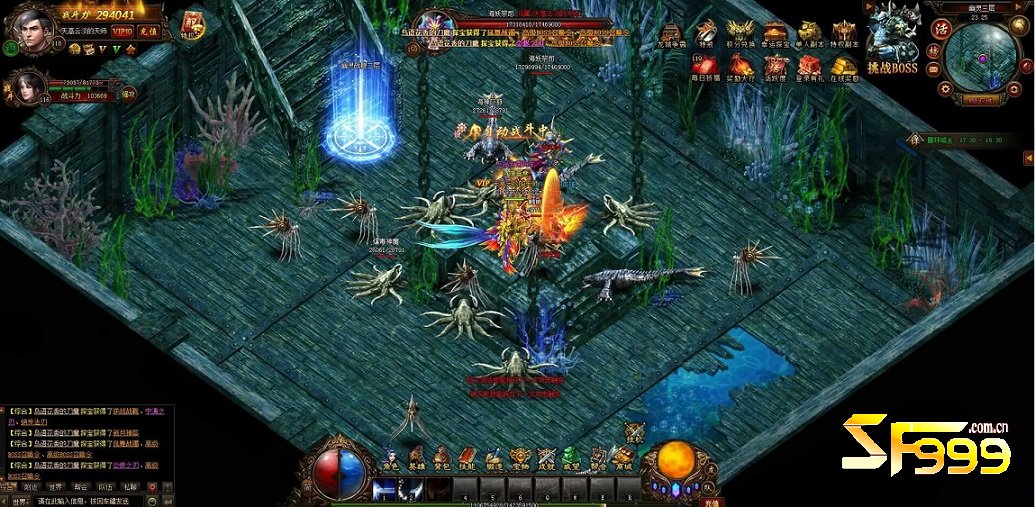
Task: Click the 充值 recharge button beside VIP10
Action: coord(149,32)
